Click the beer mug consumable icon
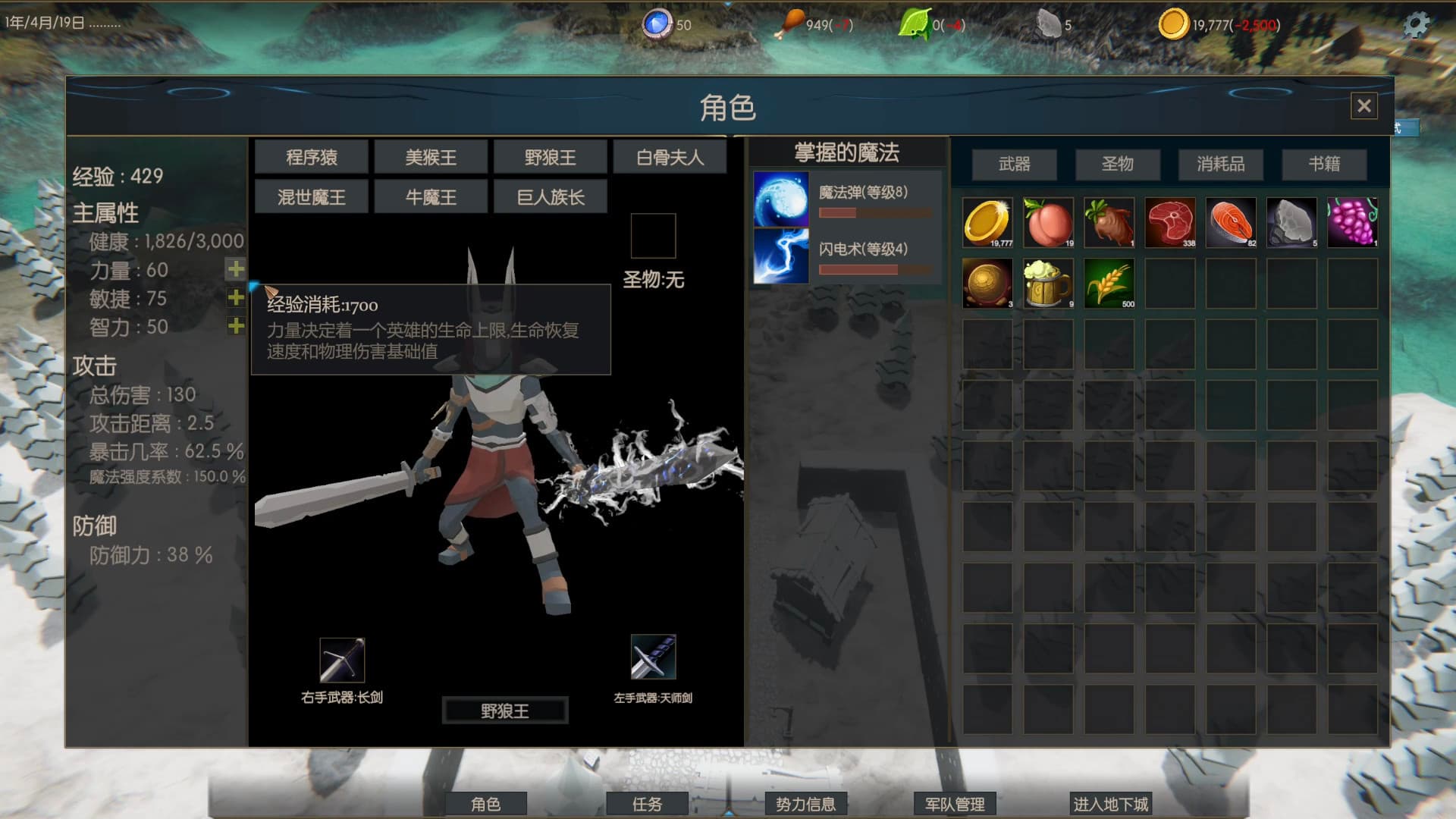The image size is (1456, 819). [x=1048, y=282]
